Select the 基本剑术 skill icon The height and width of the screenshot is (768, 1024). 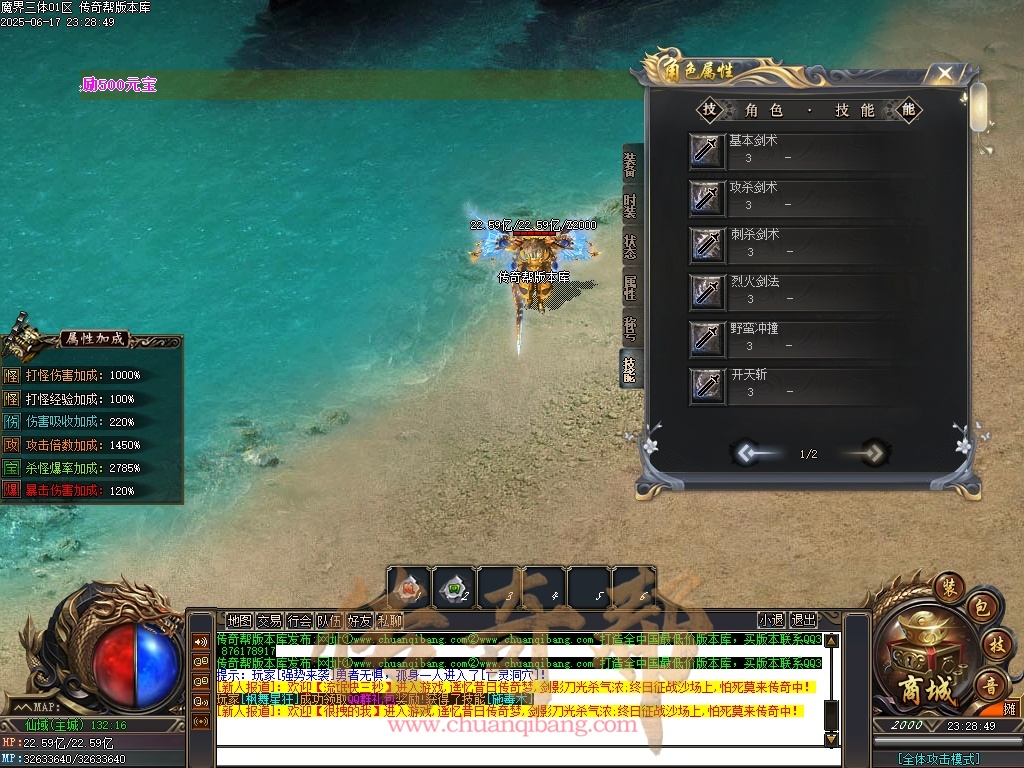(707, 150)
